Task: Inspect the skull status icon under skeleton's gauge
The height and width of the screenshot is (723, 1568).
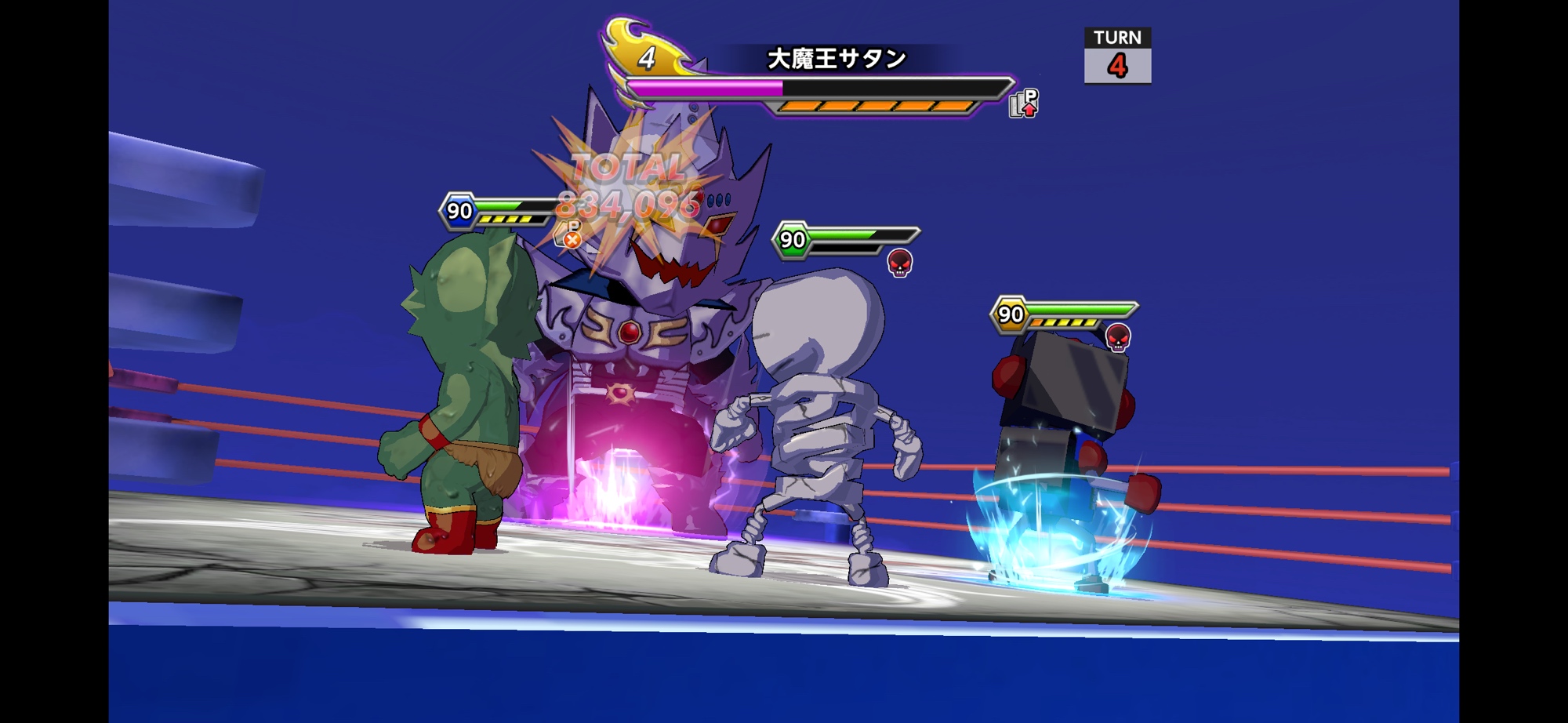Action: (x=899, y=263)
